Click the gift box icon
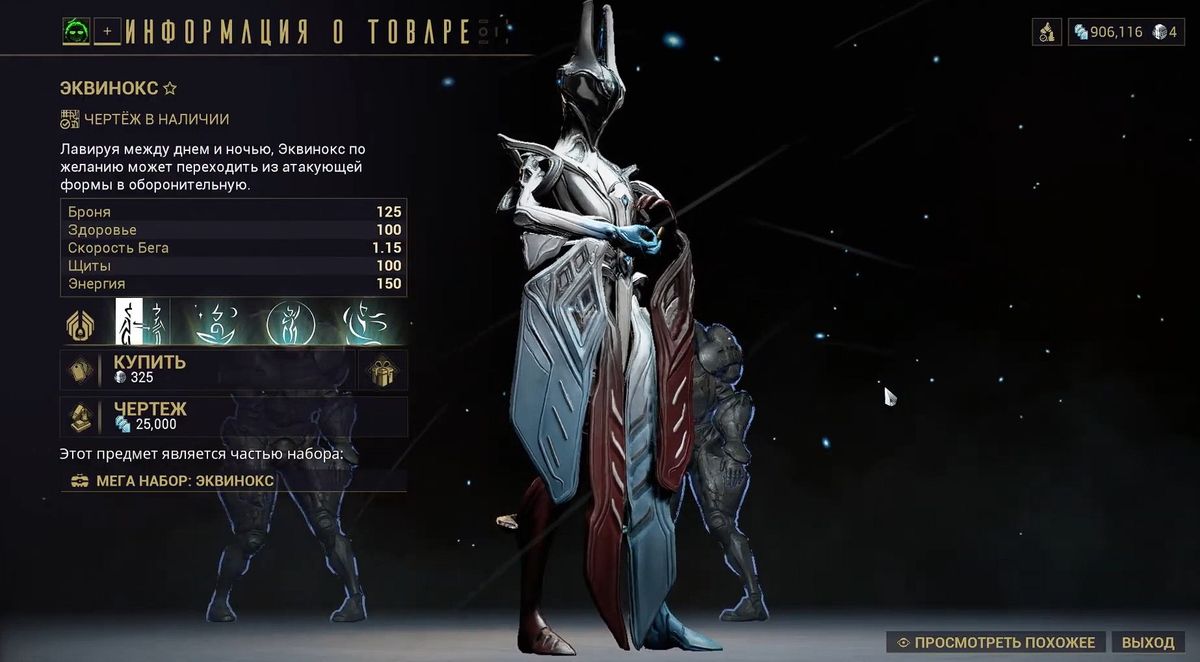The height and width of the screenshot is (662, 1200). pos(383,370)
